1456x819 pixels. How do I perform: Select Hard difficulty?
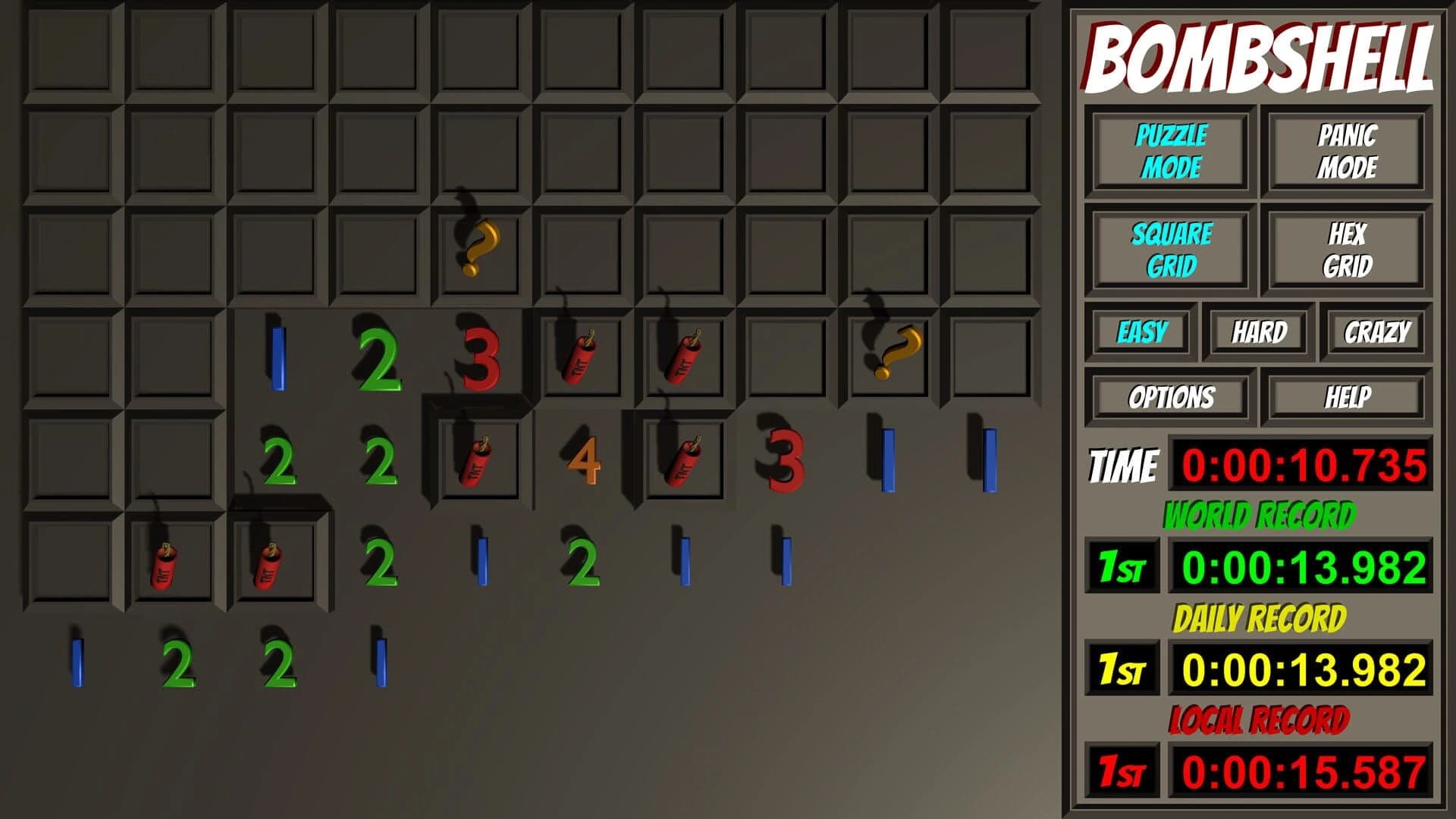(x=1259, y=331)
